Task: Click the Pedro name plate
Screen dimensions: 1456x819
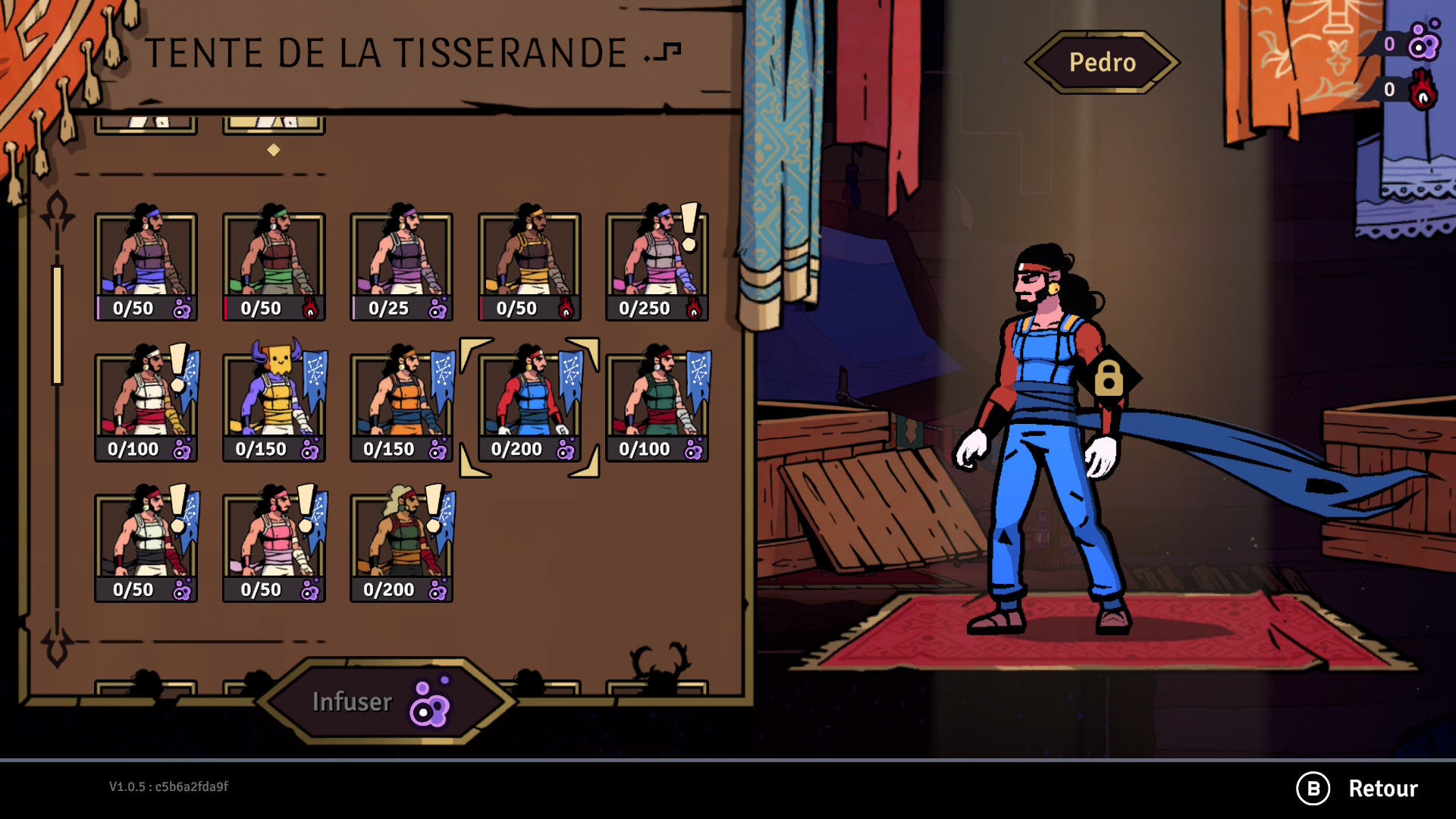Action: click(x=1102, y=62)
